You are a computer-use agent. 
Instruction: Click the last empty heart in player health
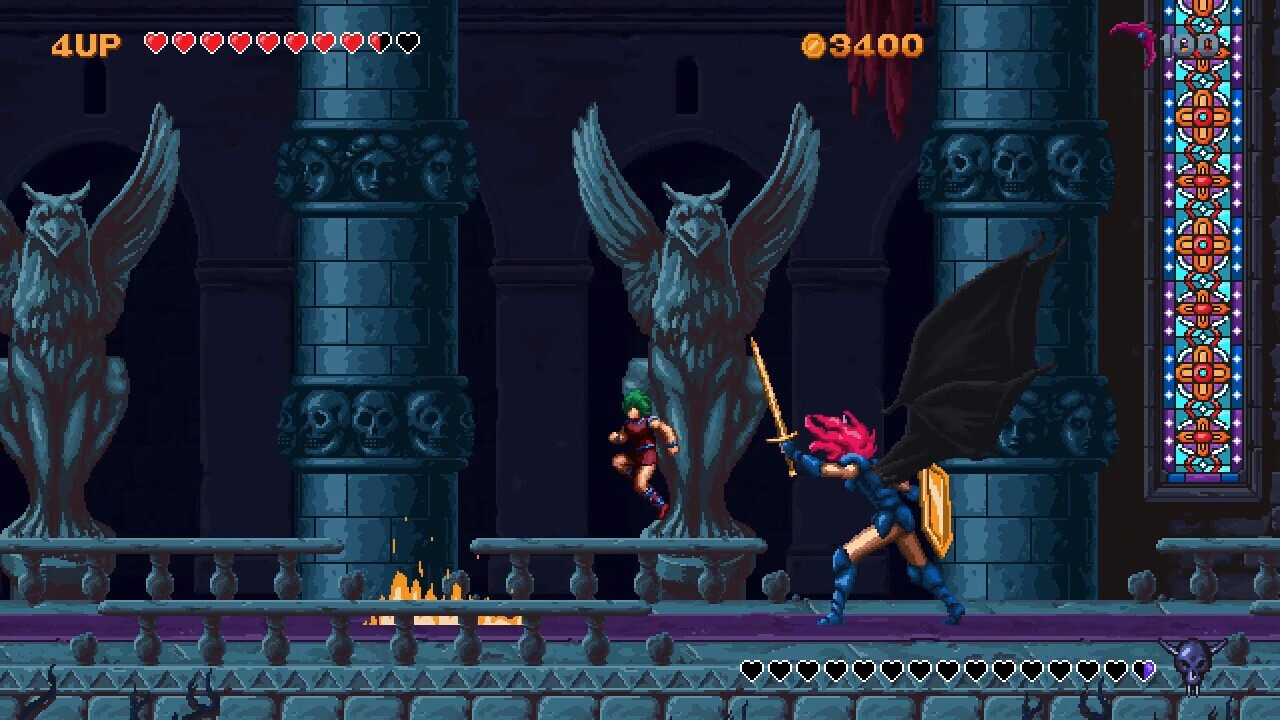coord(406,43)
